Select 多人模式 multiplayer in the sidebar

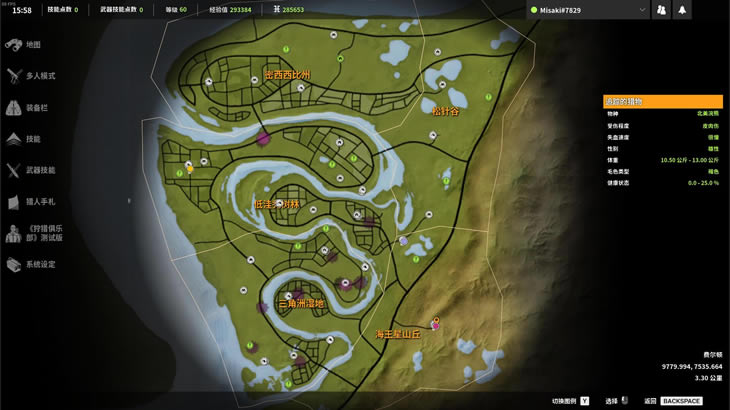39,76
